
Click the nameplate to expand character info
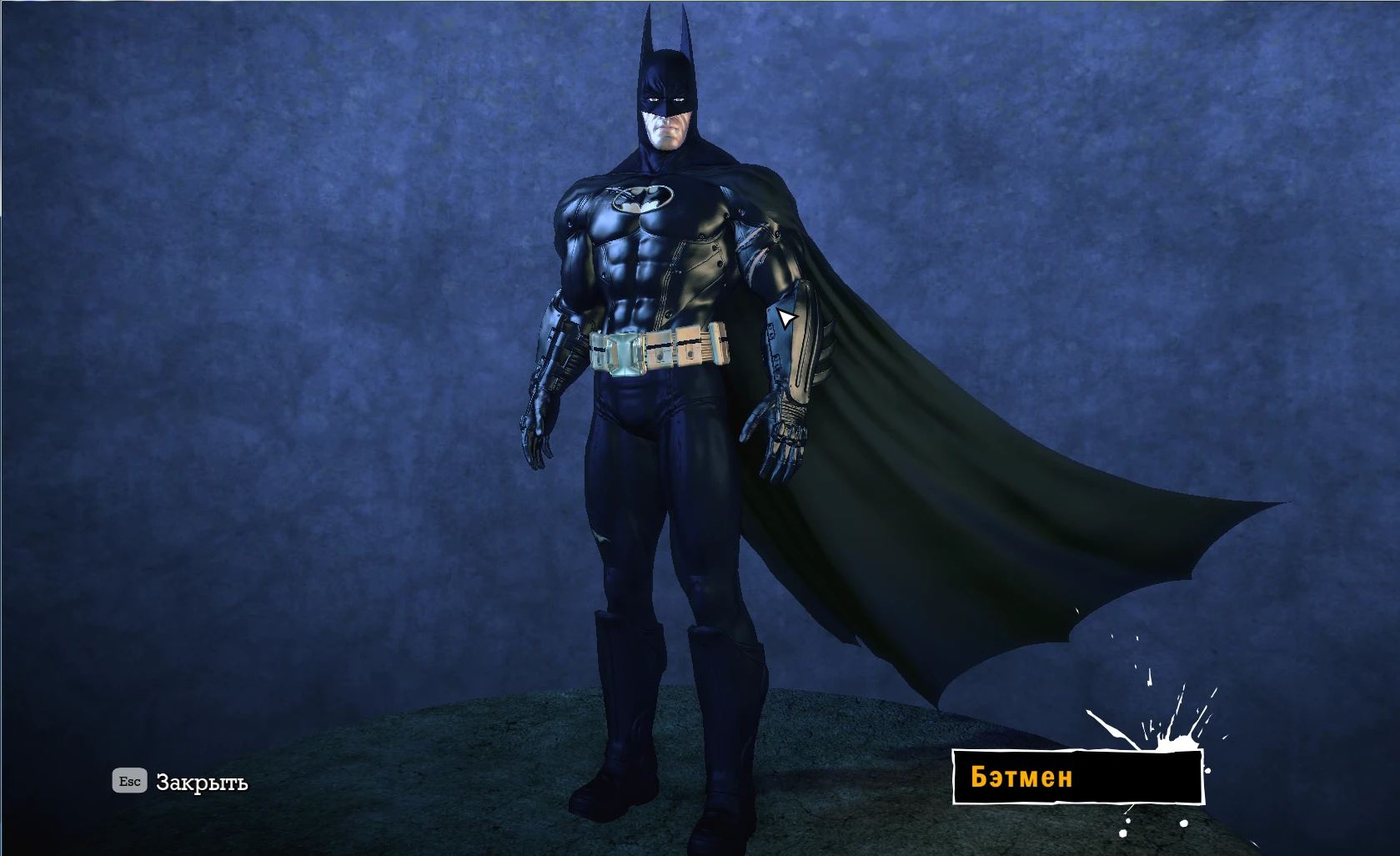[x=1076, y=778]
